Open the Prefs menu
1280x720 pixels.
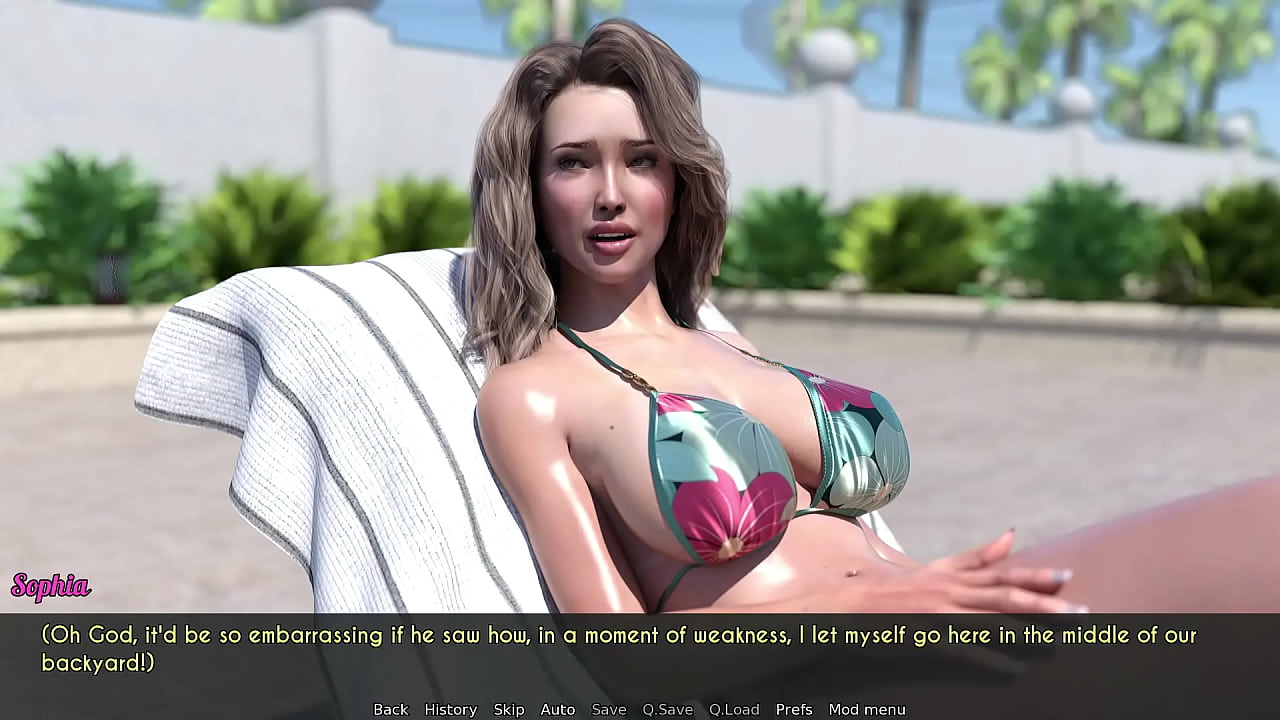point(794,709)
